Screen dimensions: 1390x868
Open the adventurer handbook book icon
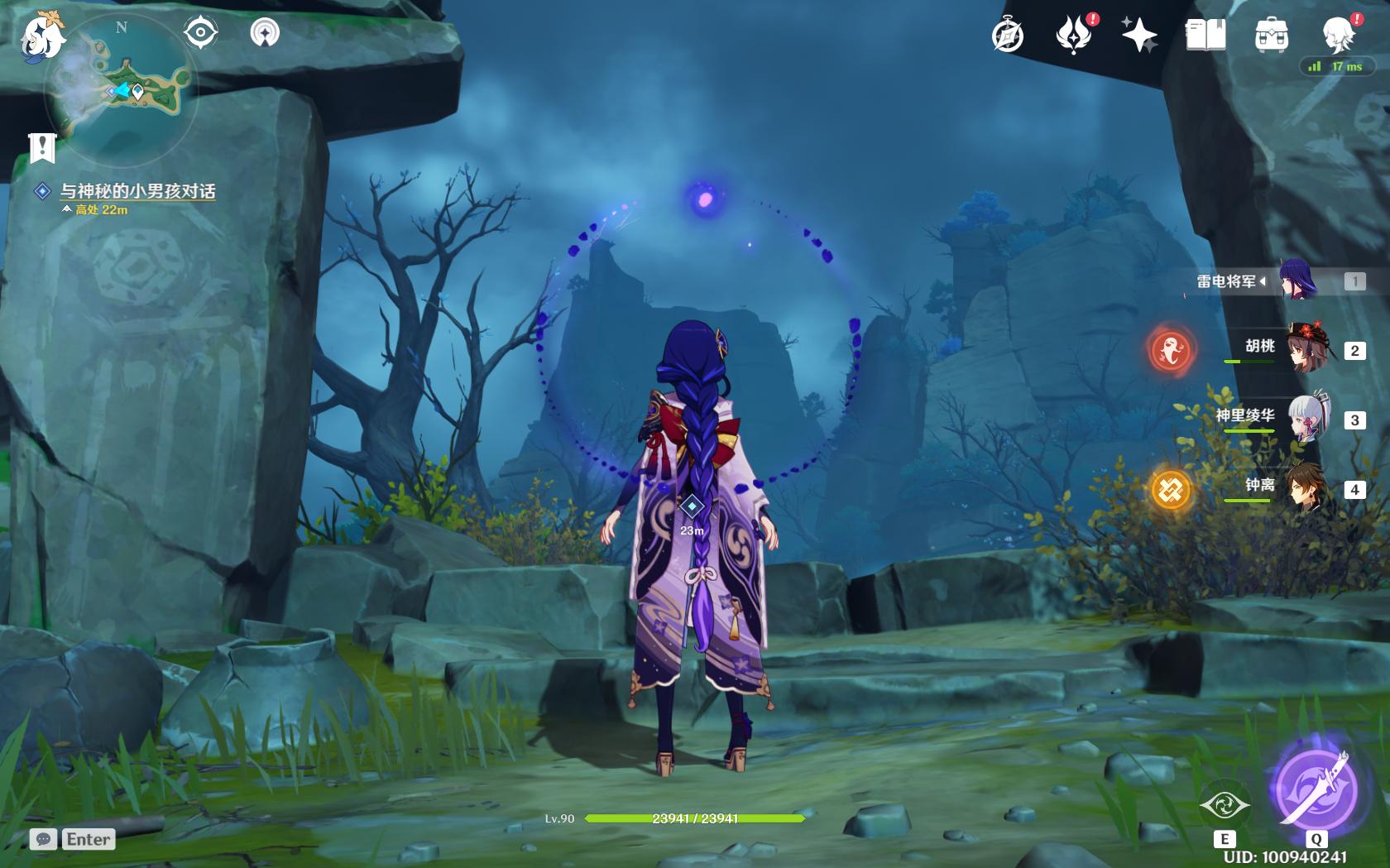click(1205, 35)
